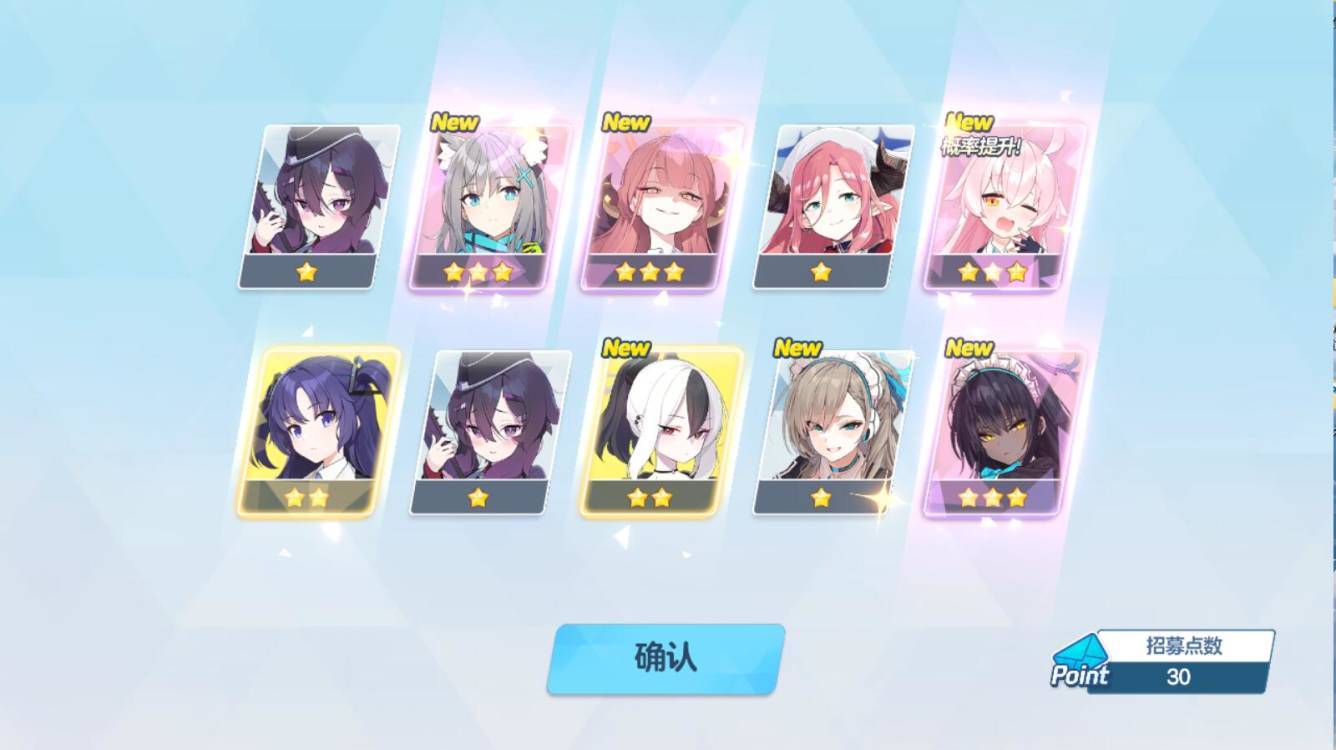Click the scrollbar strip on the right edge
The width and height of the screenshot is (1336, 750).
tap(1330, 375)
